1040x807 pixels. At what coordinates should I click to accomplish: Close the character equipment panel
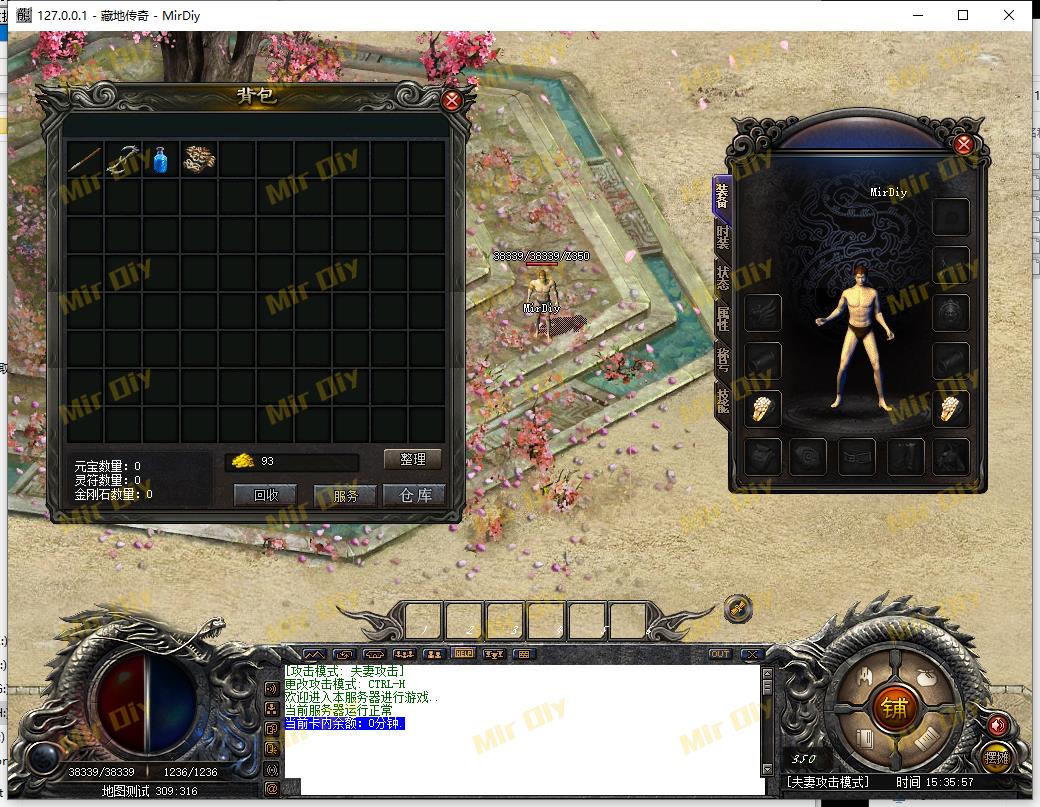(964, 144)
